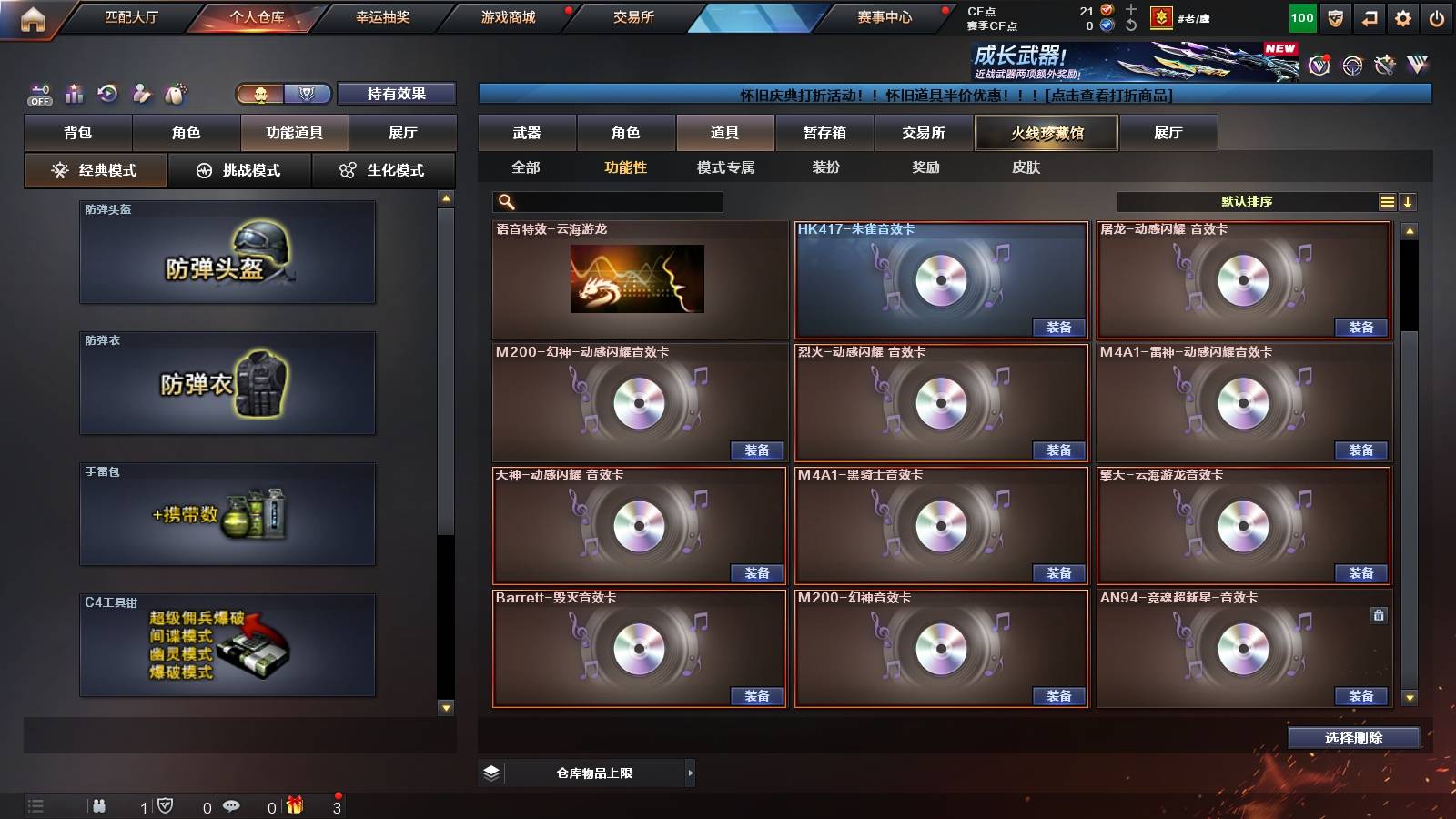Click the friends list icon in bottom bar
Viewport: 1456px width, 819px height.
point(100,804)
